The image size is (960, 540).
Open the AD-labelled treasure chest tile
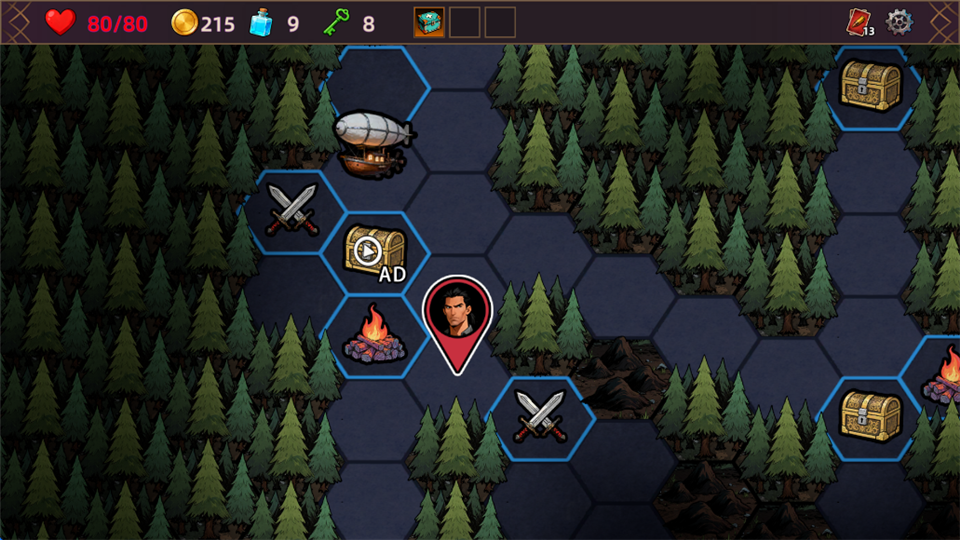point(375,252)
